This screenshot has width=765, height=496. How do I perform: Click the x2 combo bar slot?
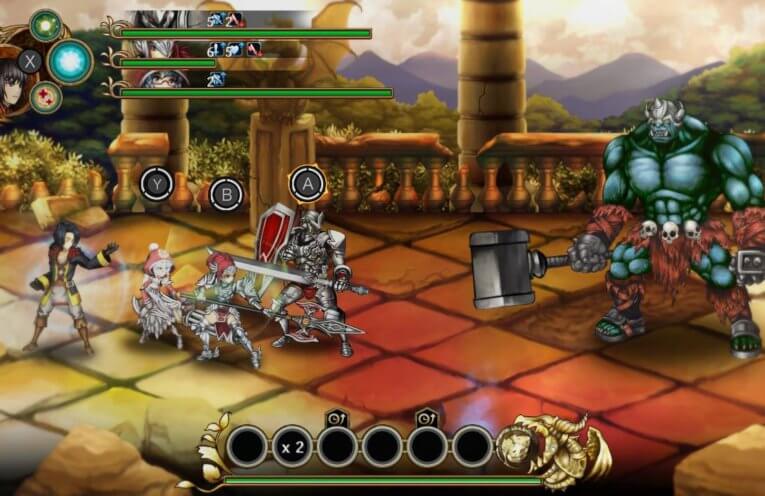point(292,447)
